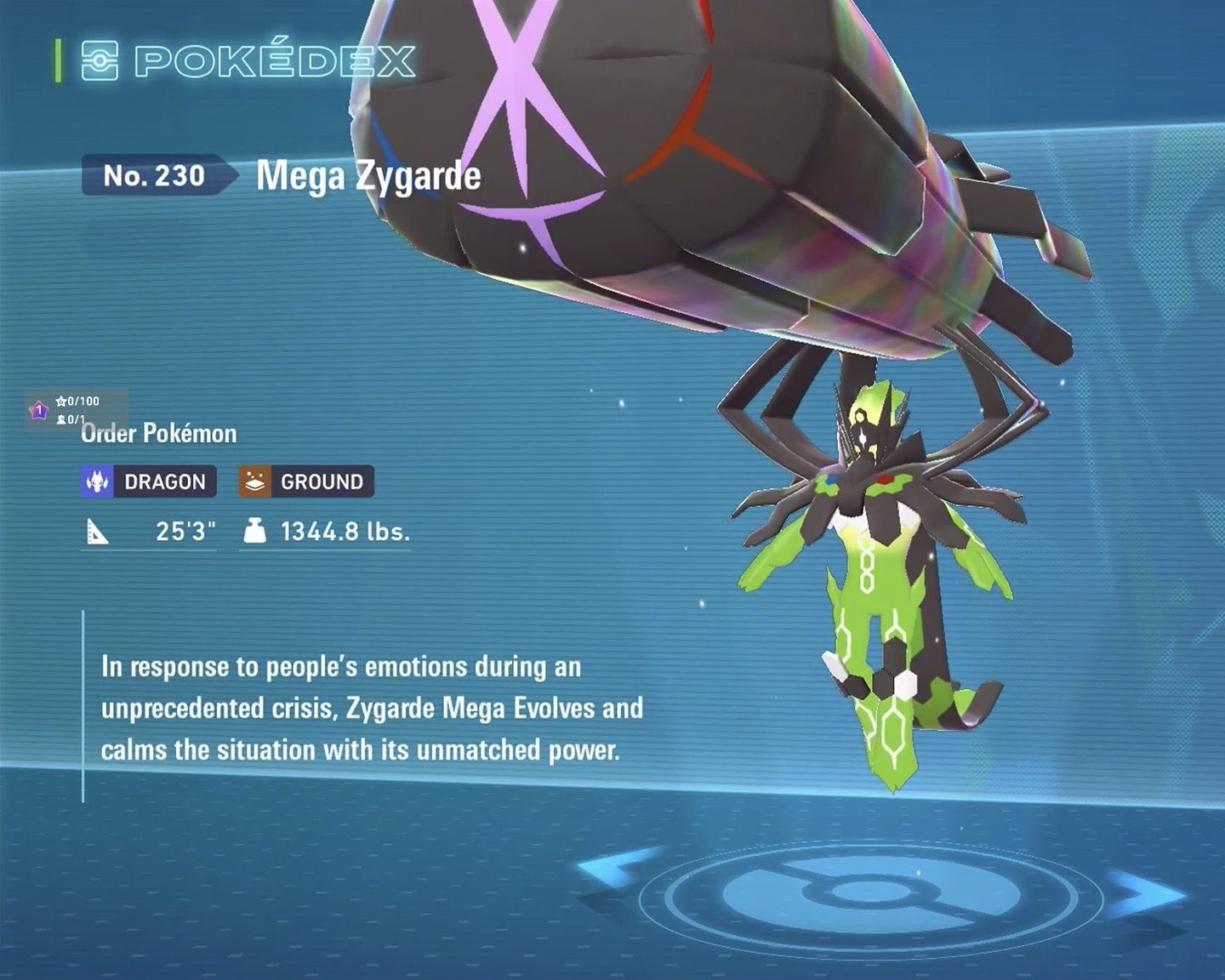Click the Pokédex header icon
Image resolution: width=1225 pixels, height=980 pixels.
(x=100, y=60)
